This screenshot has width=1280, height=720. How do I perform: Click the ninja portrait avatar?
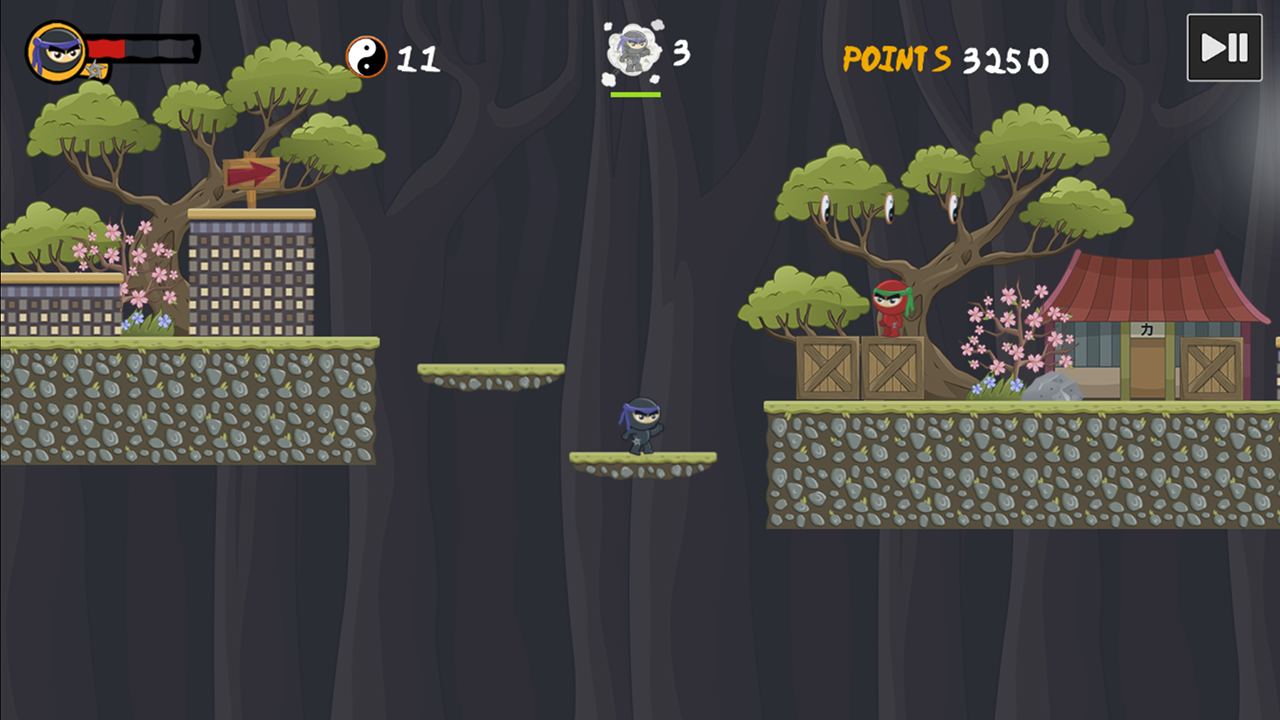coord(56,52)
